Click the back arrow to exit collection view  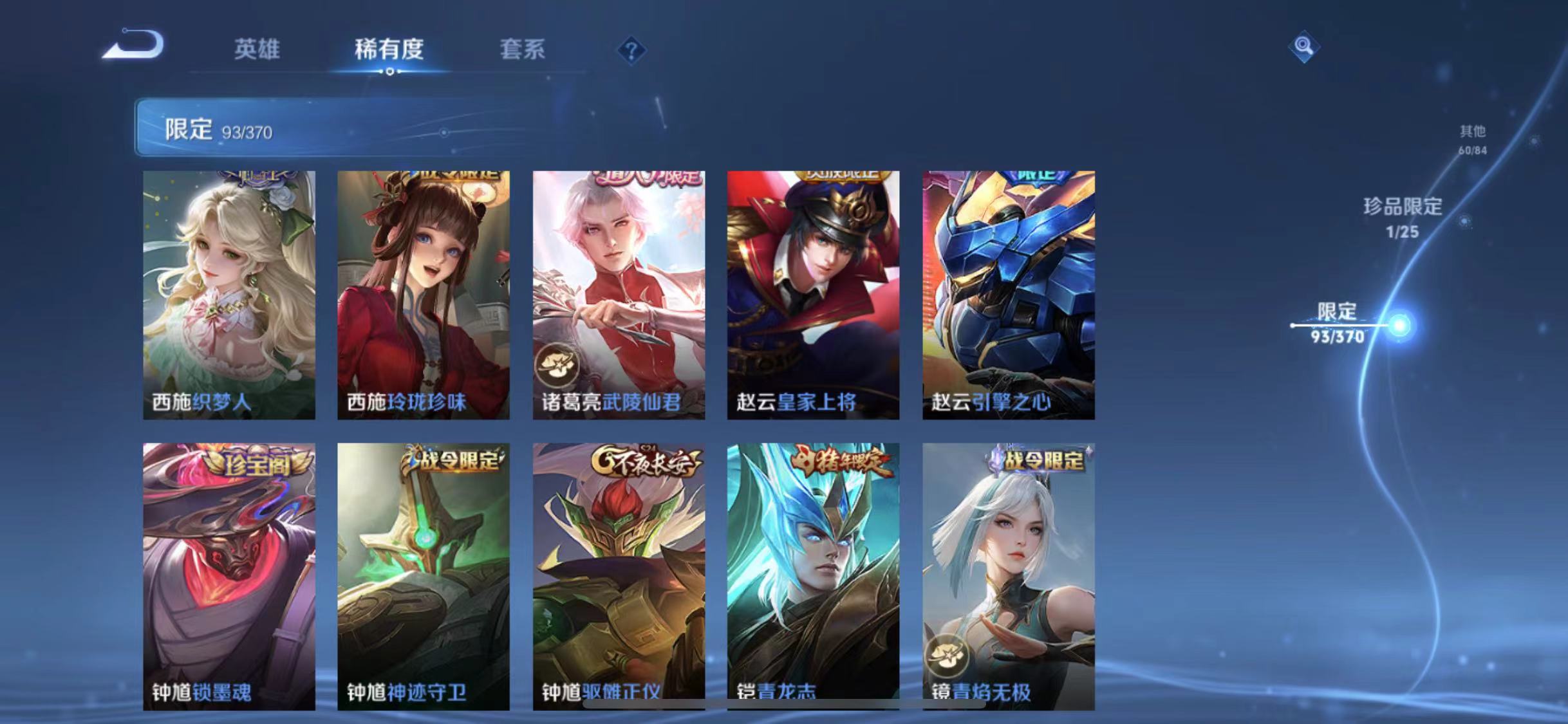[x=132, y=46]
